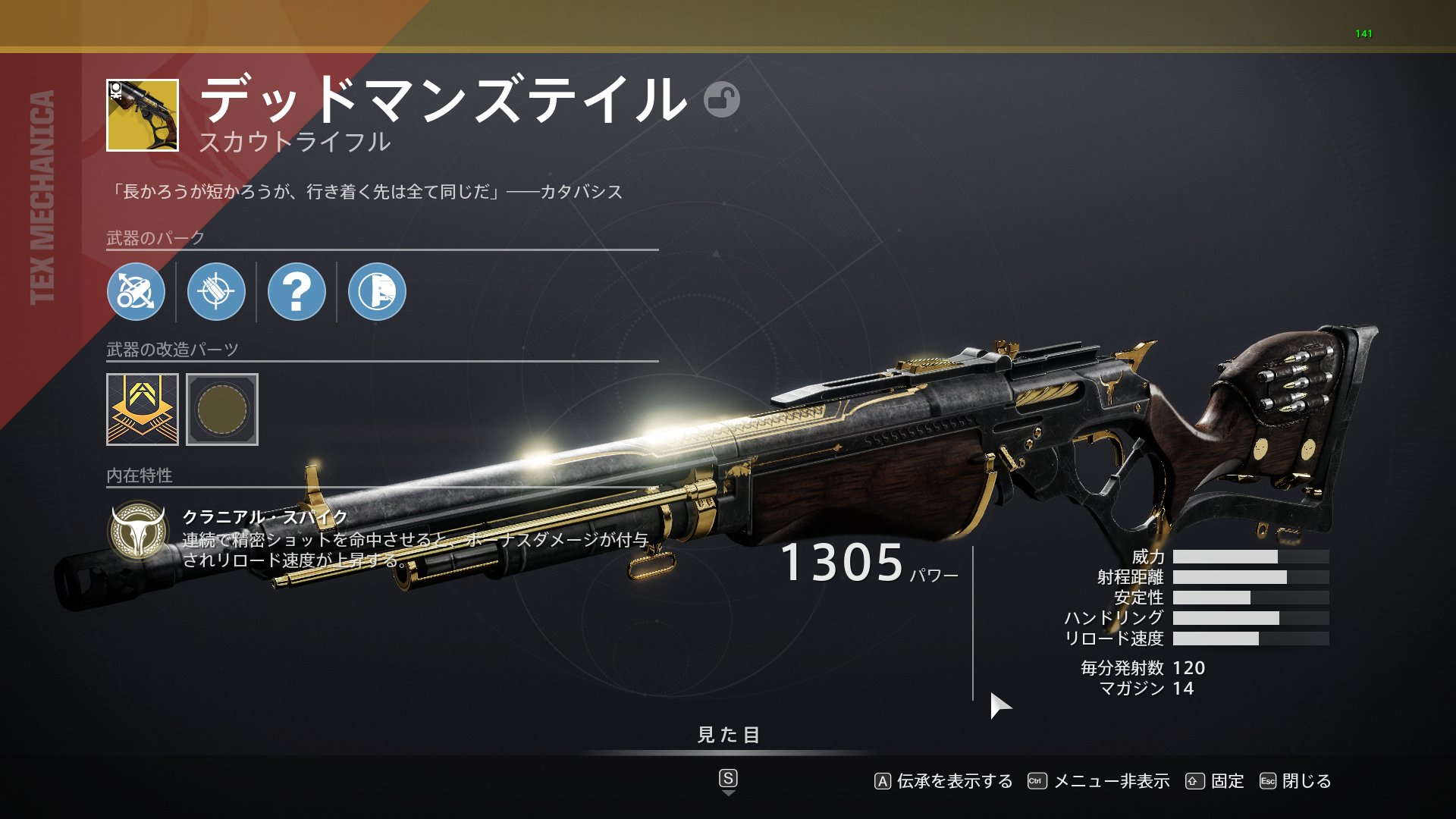The width and height of the screenshot is (1456, 819).
Task: Pin the item with the 固定 button
Action: (1216, 781)
